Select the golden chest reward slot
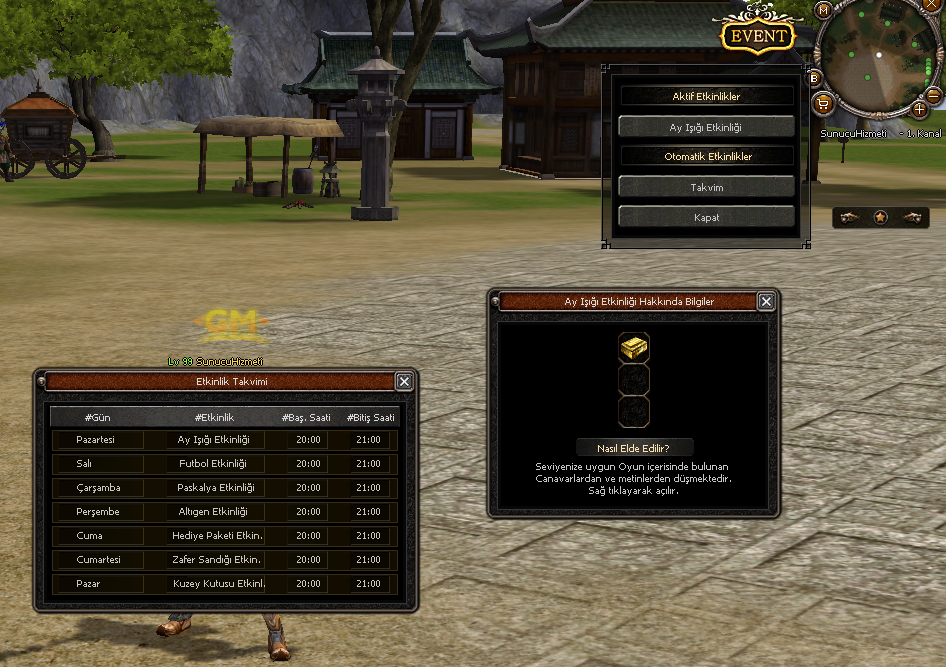This screenshot has height=667, width=946. (x=634, y=348)
